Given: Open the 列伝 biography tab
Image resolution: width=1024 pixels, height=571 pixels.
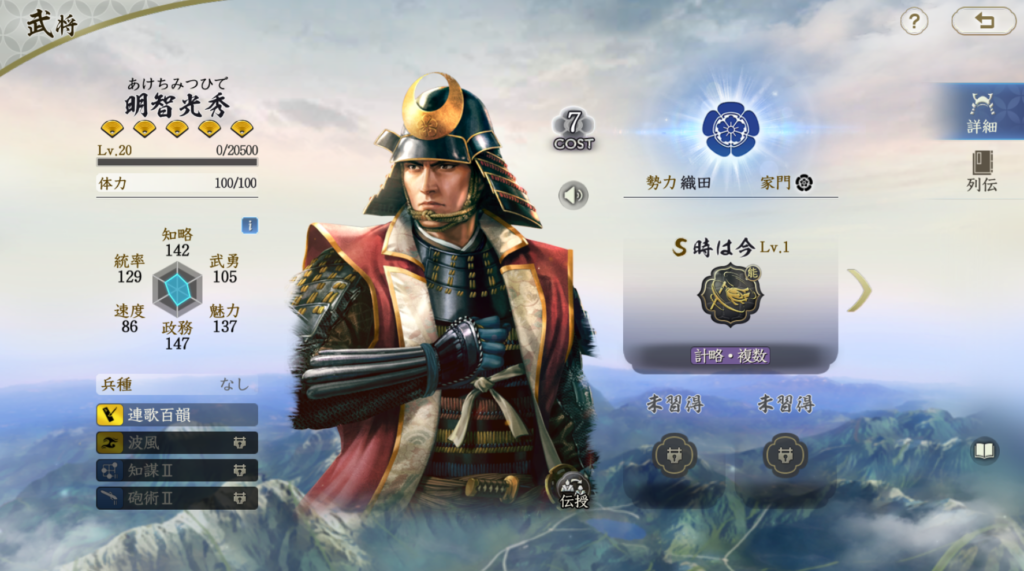Looking at the screenshot, I should [981, 170].
